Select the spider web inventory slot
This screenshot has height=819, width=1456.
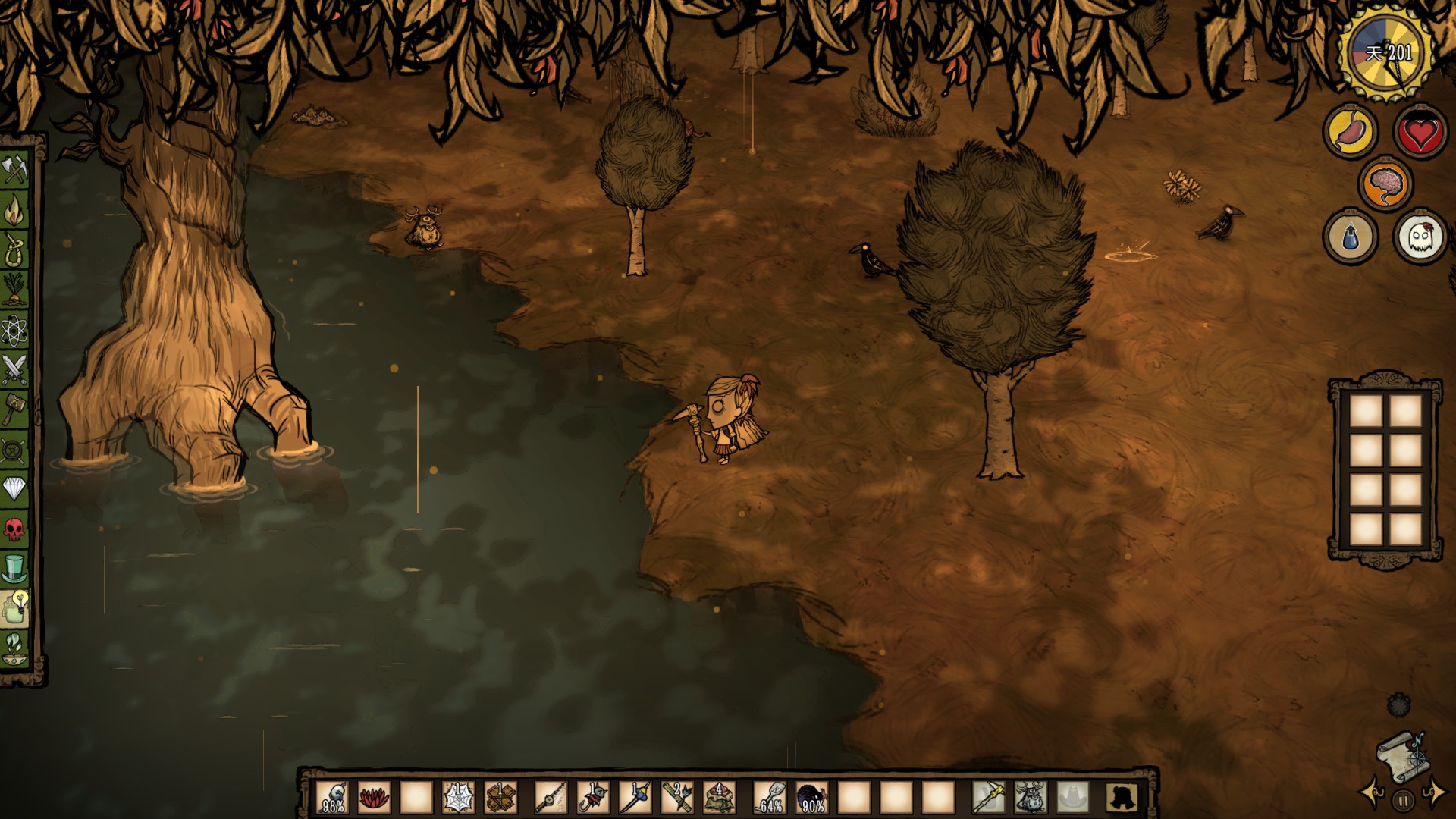458,798
